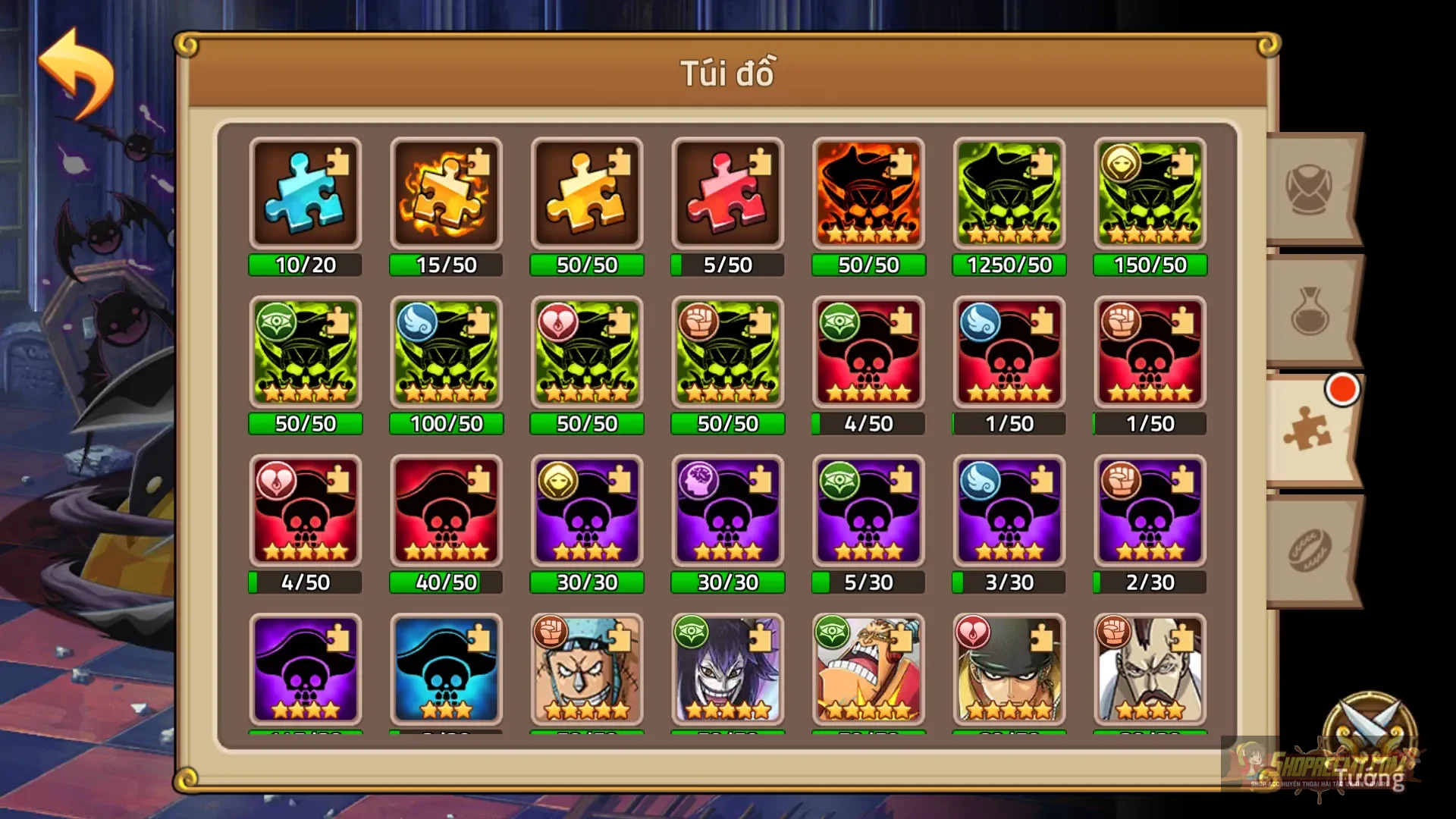Tap the green progress bar showing 100/50
Image resolution: width=1456 pixels, height=819 pixels.
click(x=446, y=424)
